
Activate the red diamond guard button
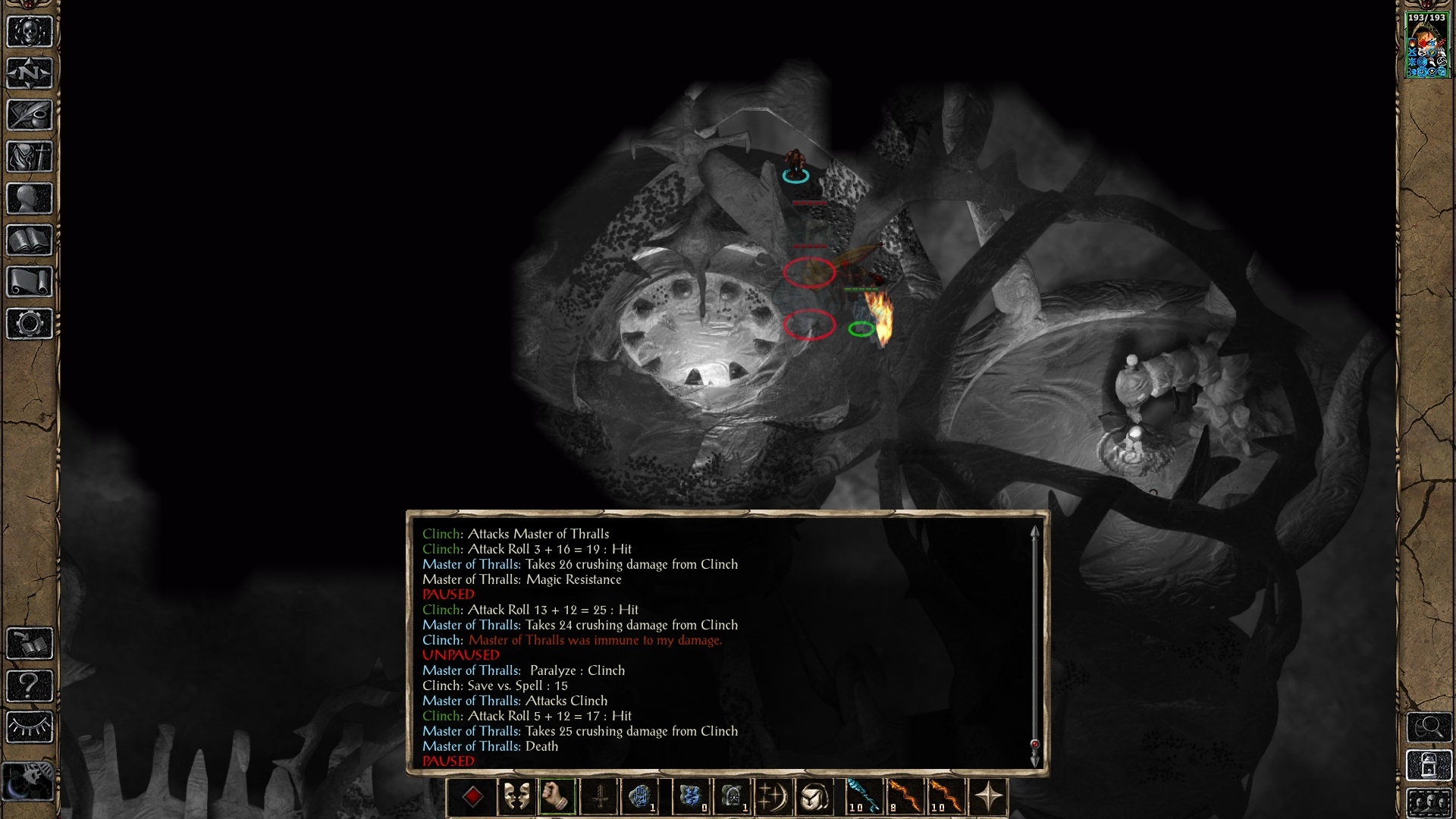(472, 797)
